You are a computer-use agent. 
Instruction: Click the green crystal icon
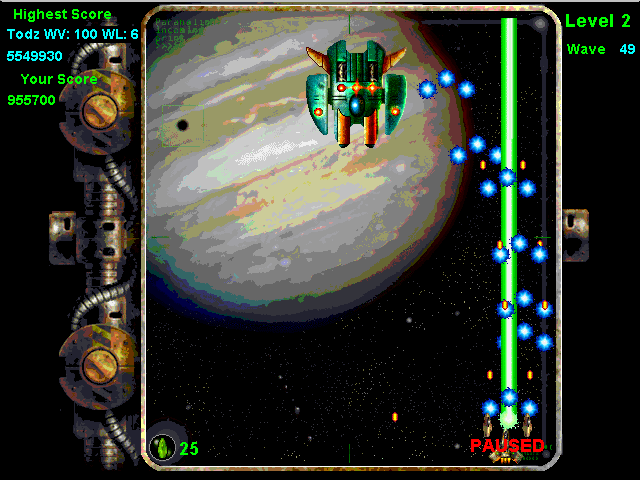tap(162, 446)
